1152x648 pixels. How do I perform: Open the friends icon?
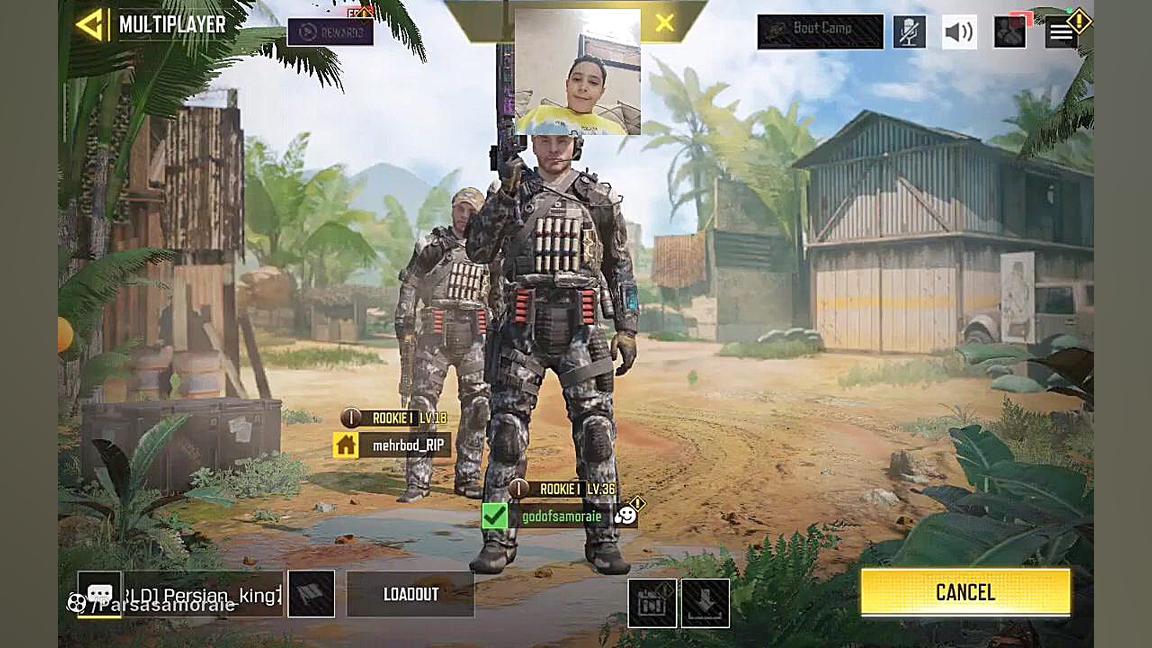[x=1010, y=32]
